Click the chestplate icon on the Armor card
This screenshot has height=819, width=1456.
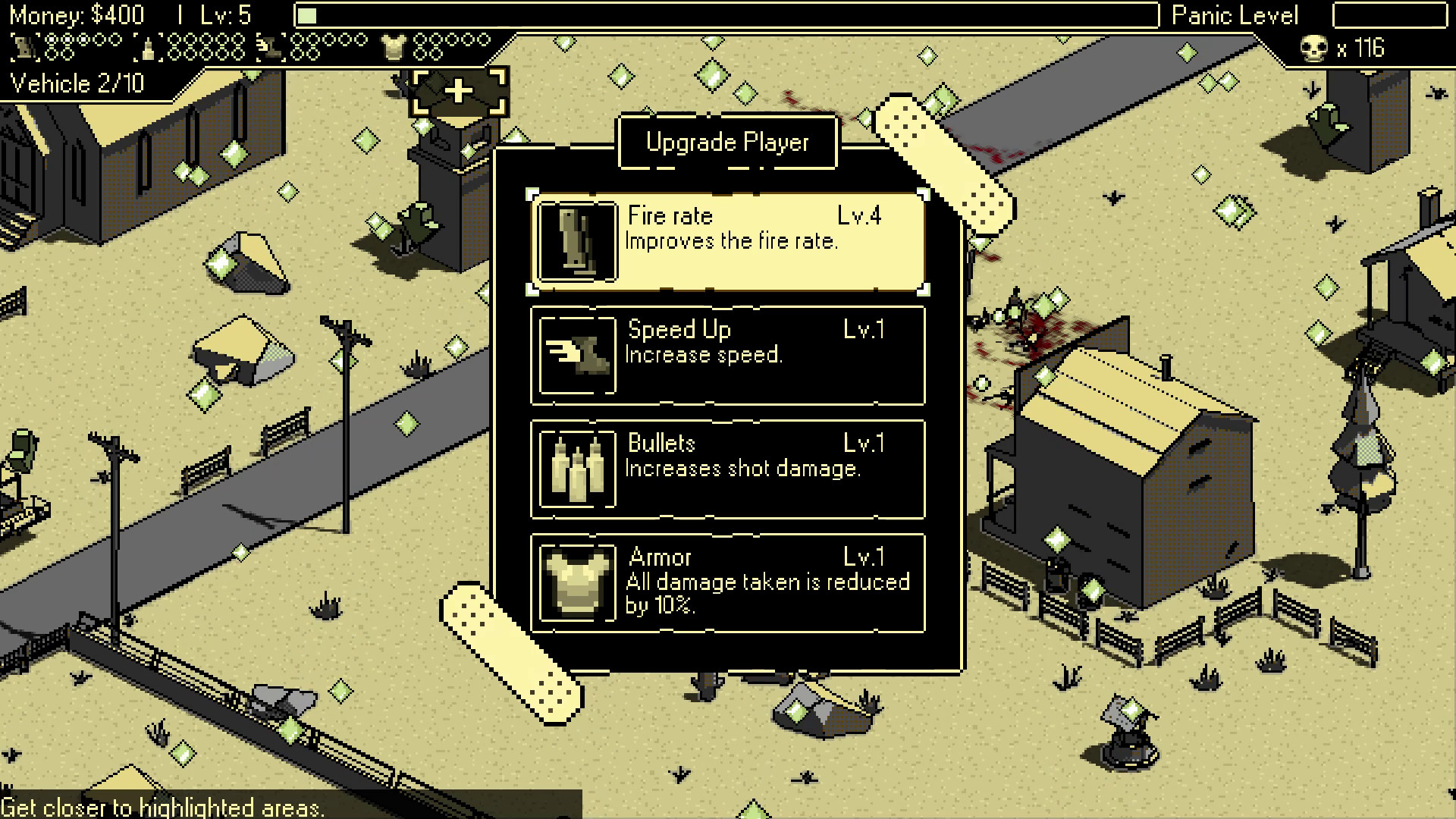(576, 582)
